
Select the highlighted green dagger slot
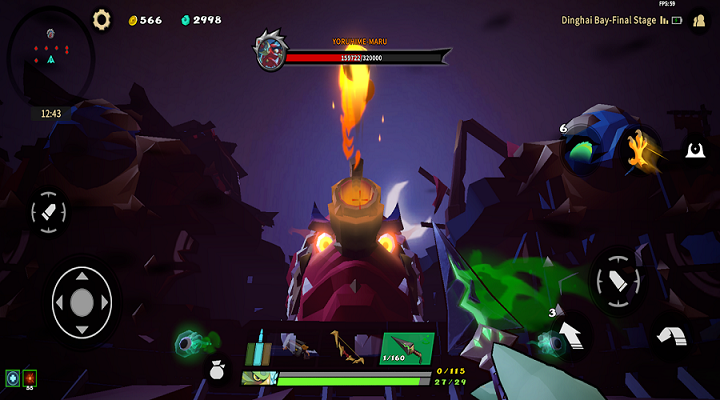(406, 347)
